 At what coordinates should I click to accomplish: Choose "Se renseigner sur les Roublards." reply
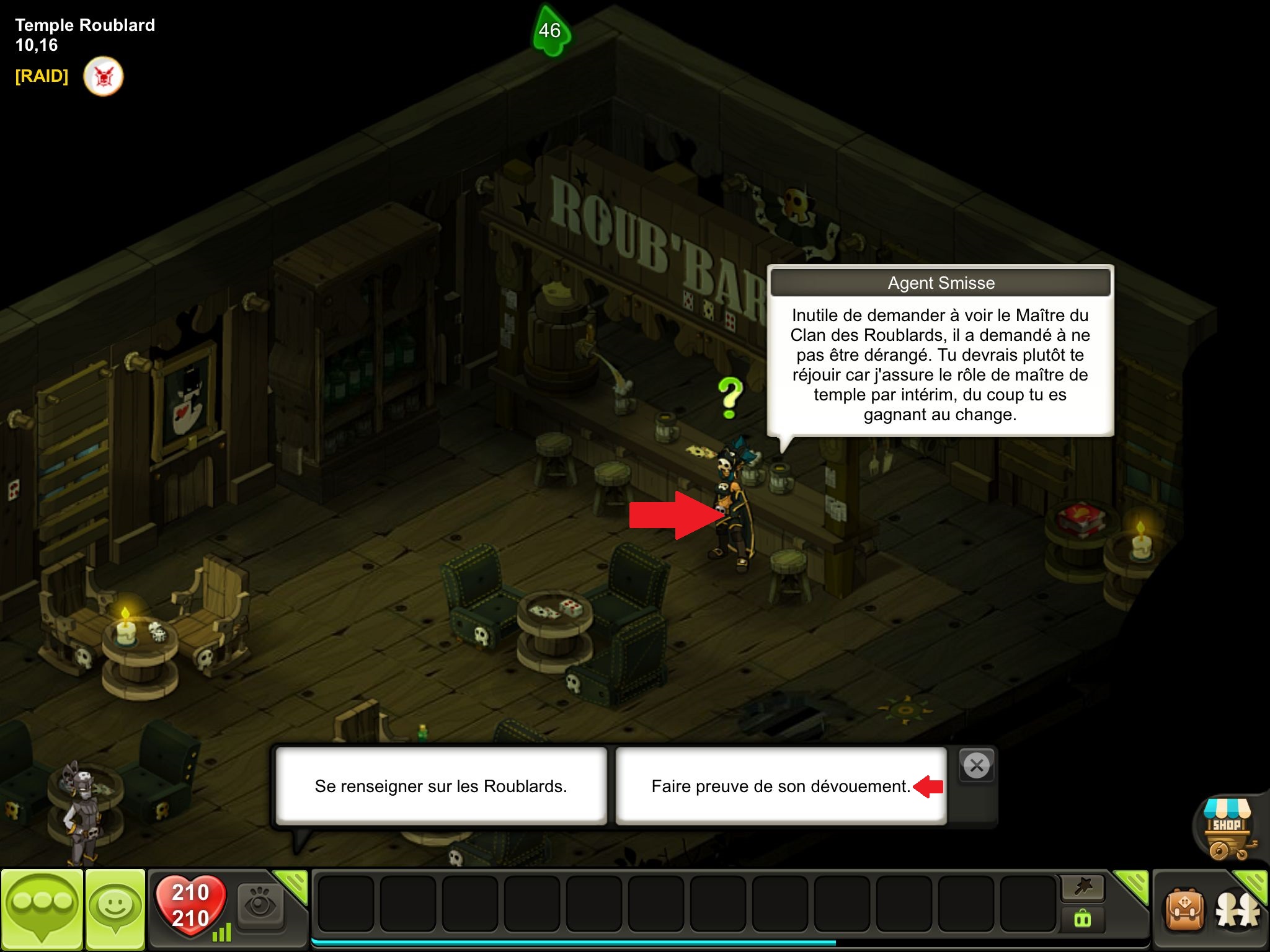(441, 786)
